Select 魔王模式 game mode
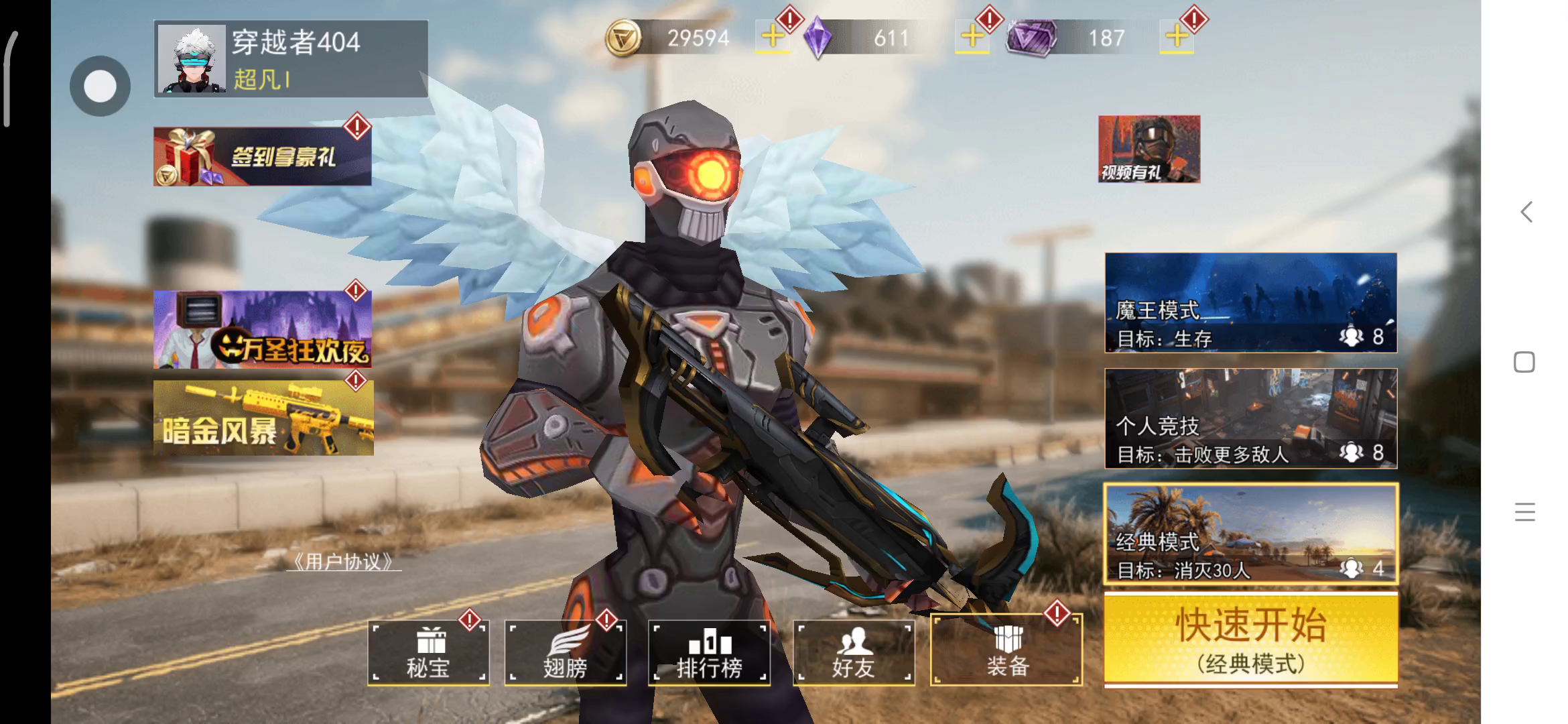This screenshot has height=724, width=1568. click(1250, 302)
